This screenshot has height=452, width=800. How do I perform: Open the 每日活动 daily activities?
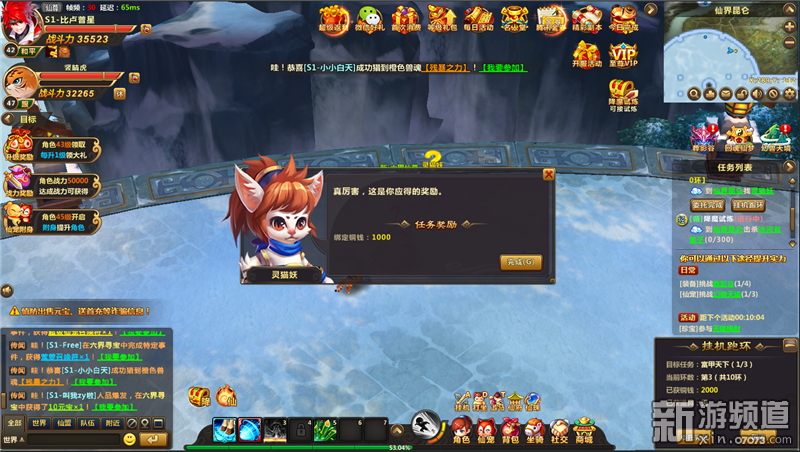[479, 18]
